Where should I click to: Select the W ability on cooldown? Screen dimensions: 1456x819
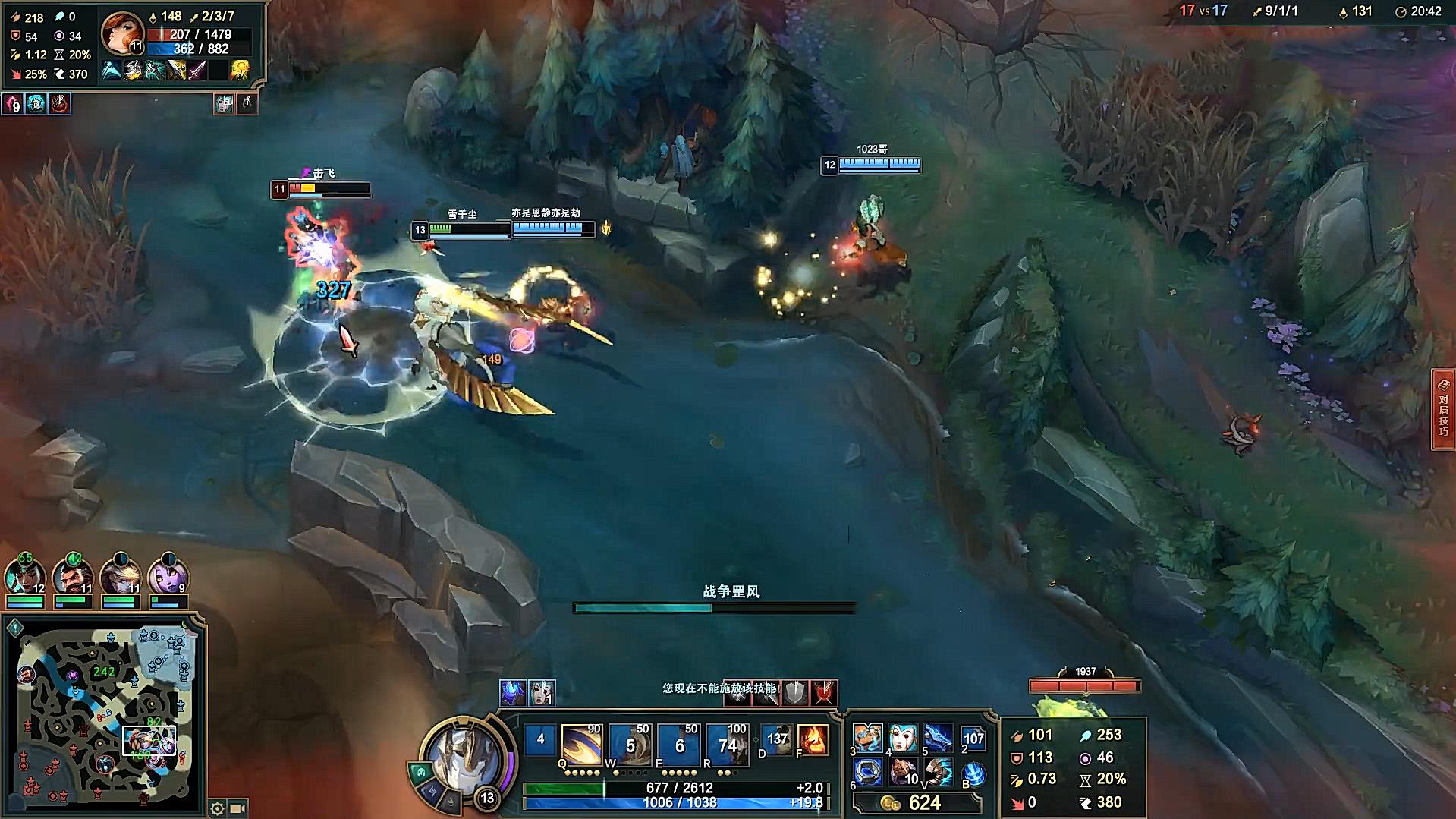tap(630, 744)
